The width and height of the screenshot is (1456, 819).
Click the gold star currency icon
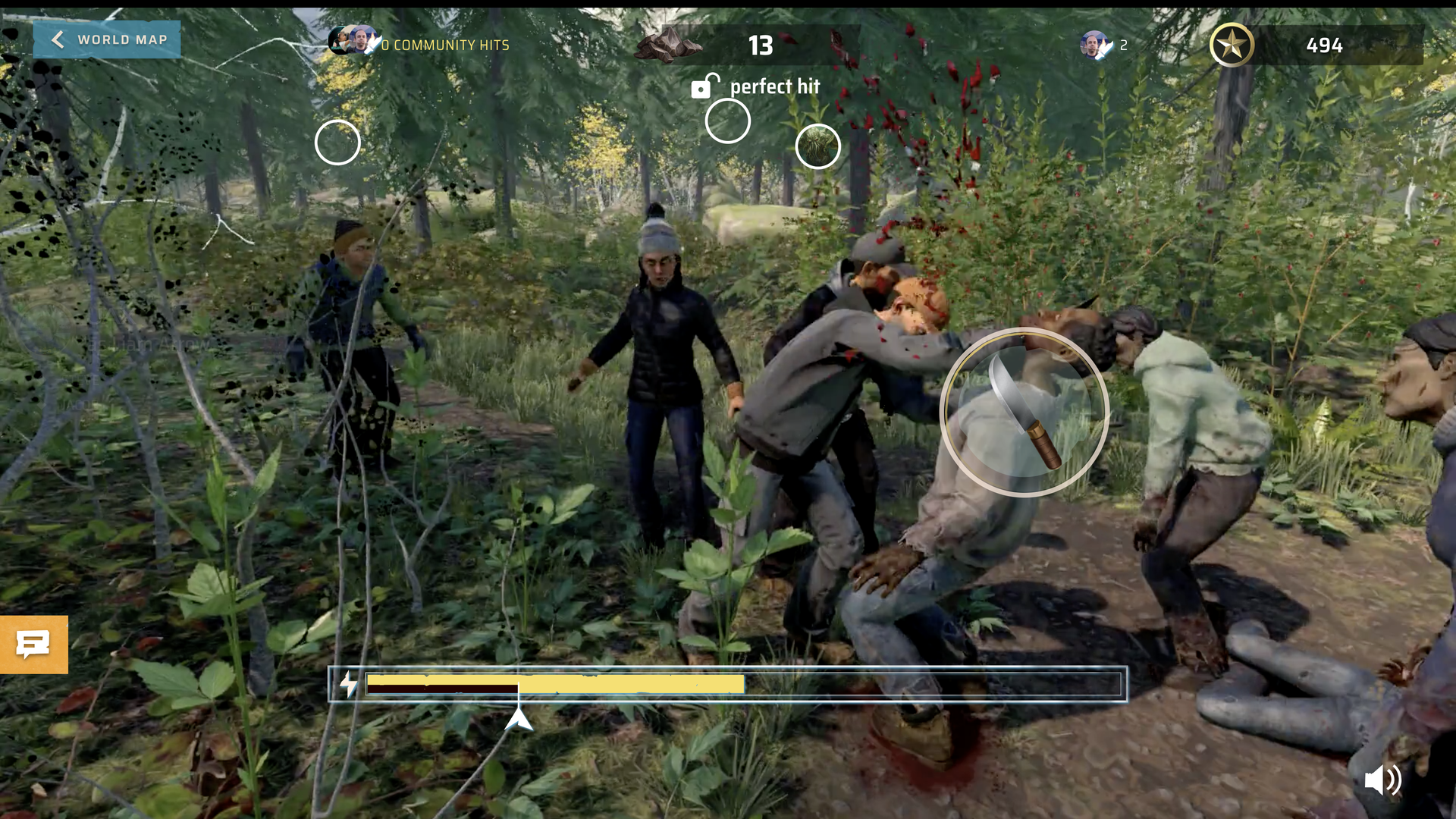point(1233,45)
